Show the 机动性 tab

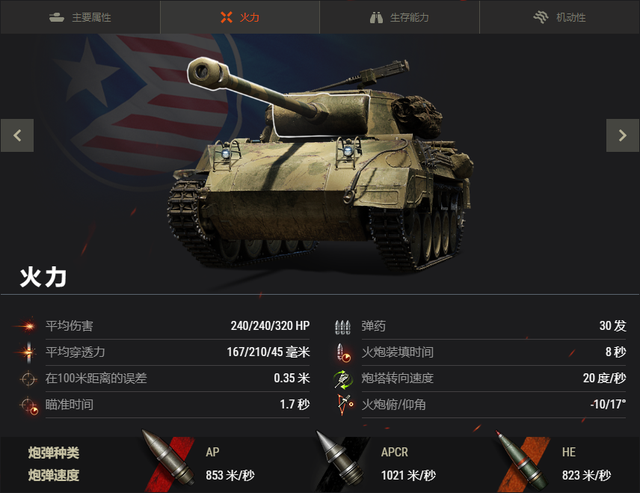559,18
